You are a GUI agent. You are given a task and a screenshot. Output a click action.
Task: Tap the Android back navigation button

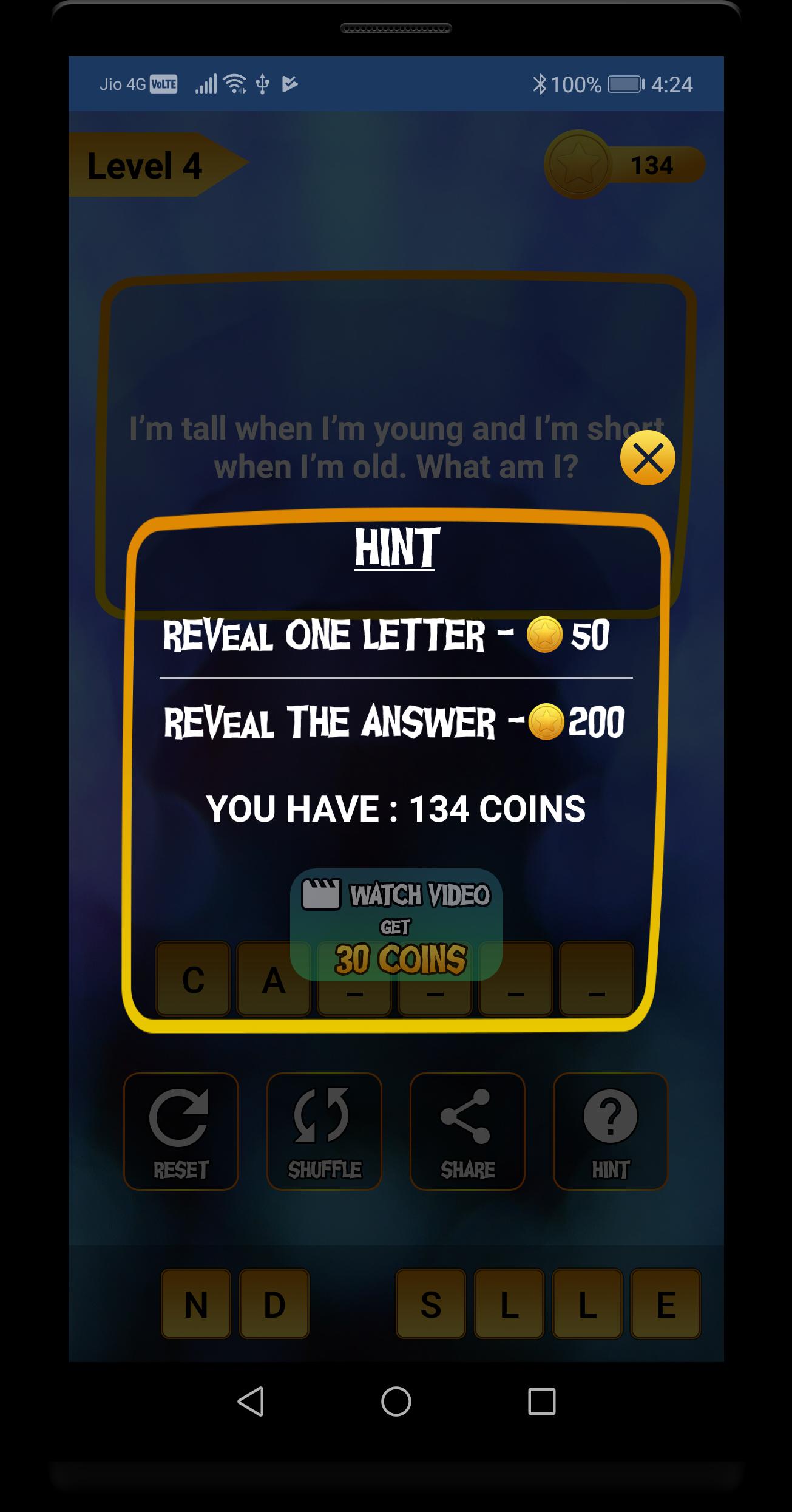251,1401
